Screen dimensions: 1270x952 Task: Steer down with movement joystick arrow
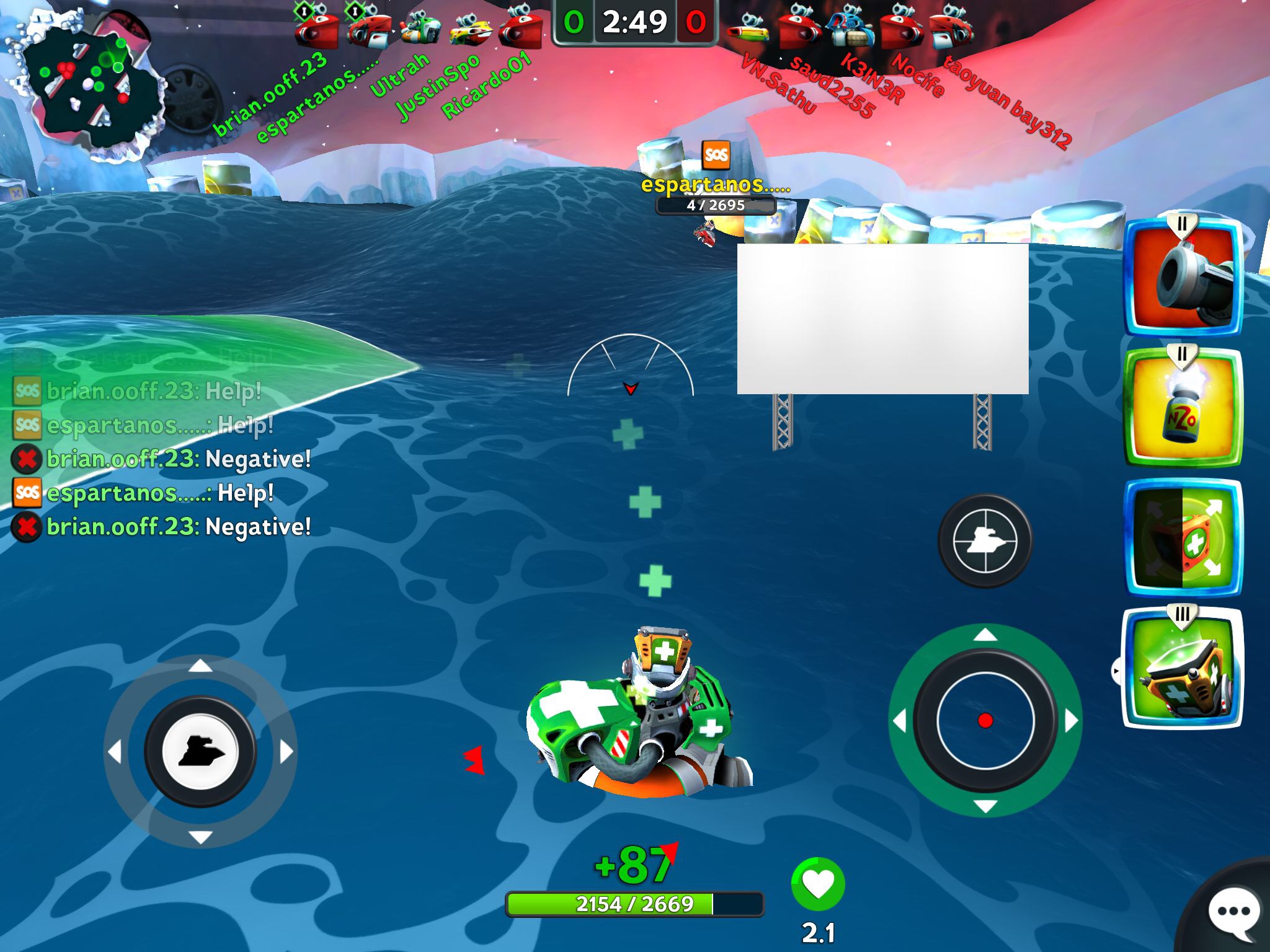point(200,837)
